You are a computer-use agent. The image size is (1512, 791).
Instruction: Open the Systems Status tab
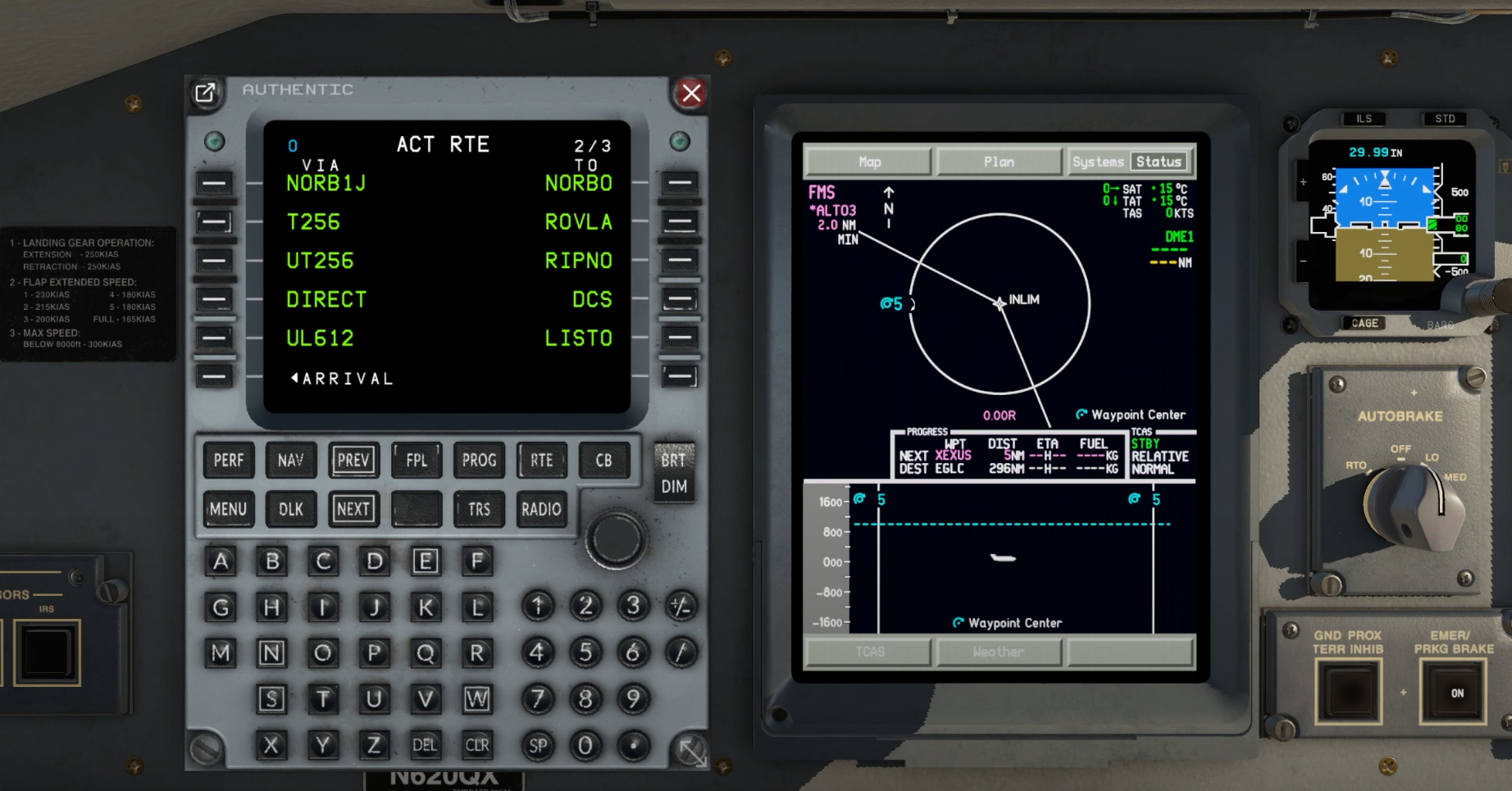1129,161
